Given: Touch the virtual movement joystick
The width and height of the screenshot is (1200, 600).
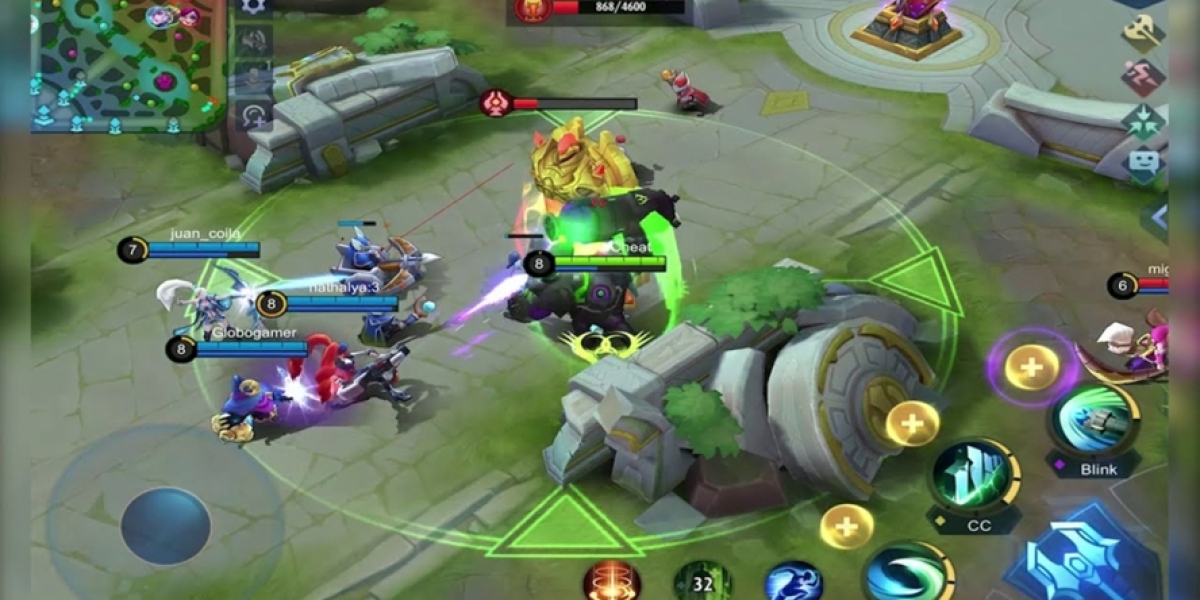Looking at the screenshot, I should (165, 526).
